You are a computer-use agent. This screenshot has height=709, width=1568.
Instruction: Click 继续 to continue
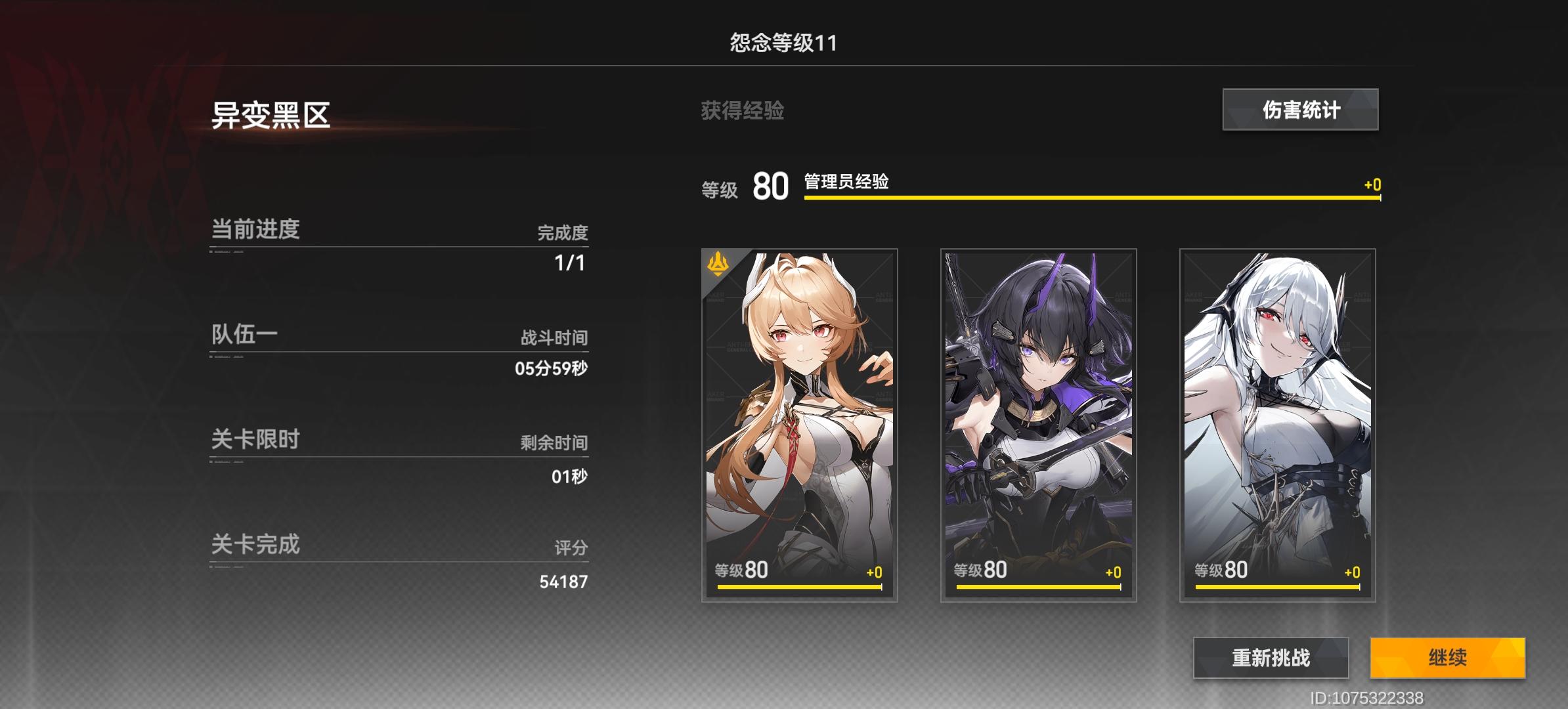tap(1447, 658)
